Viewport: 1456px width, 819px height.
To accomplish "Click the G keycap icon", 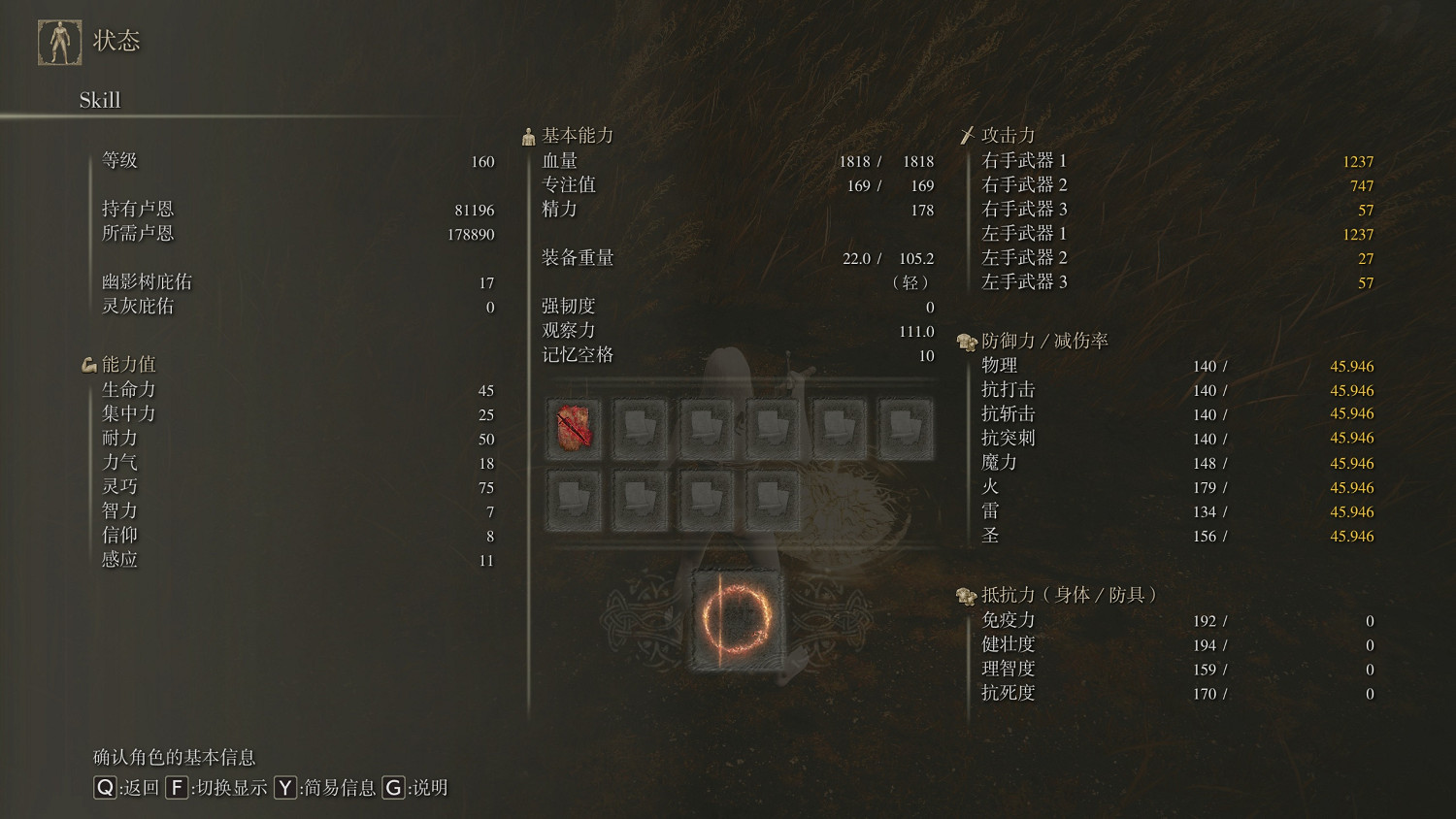I will point(393,789).
